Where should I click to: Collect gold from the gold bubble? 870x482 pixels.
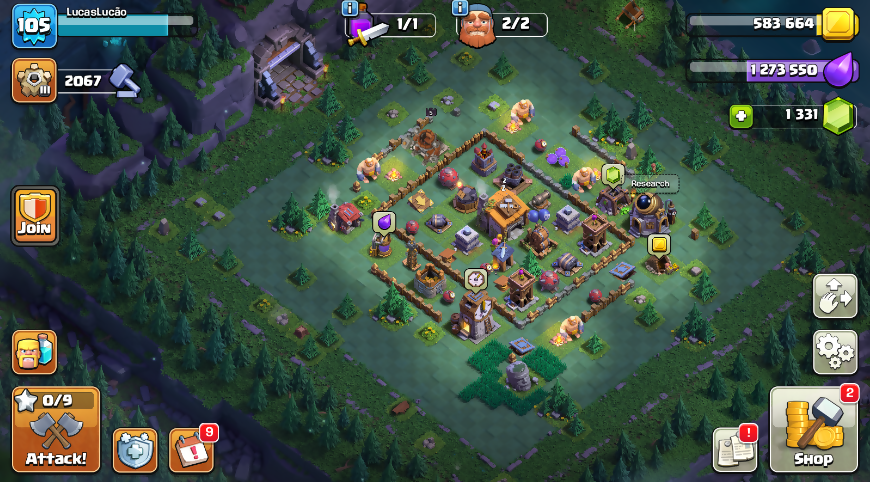click(658, 244)
